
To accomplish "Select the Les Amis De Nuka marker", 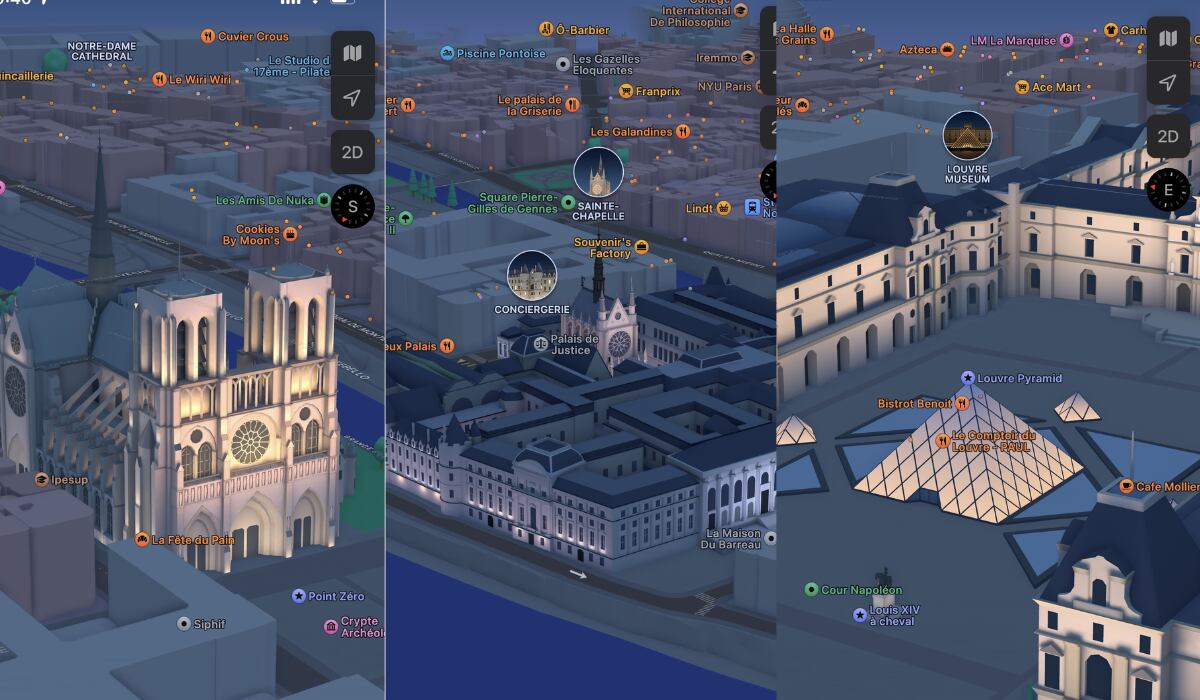I will pos(324,200).
